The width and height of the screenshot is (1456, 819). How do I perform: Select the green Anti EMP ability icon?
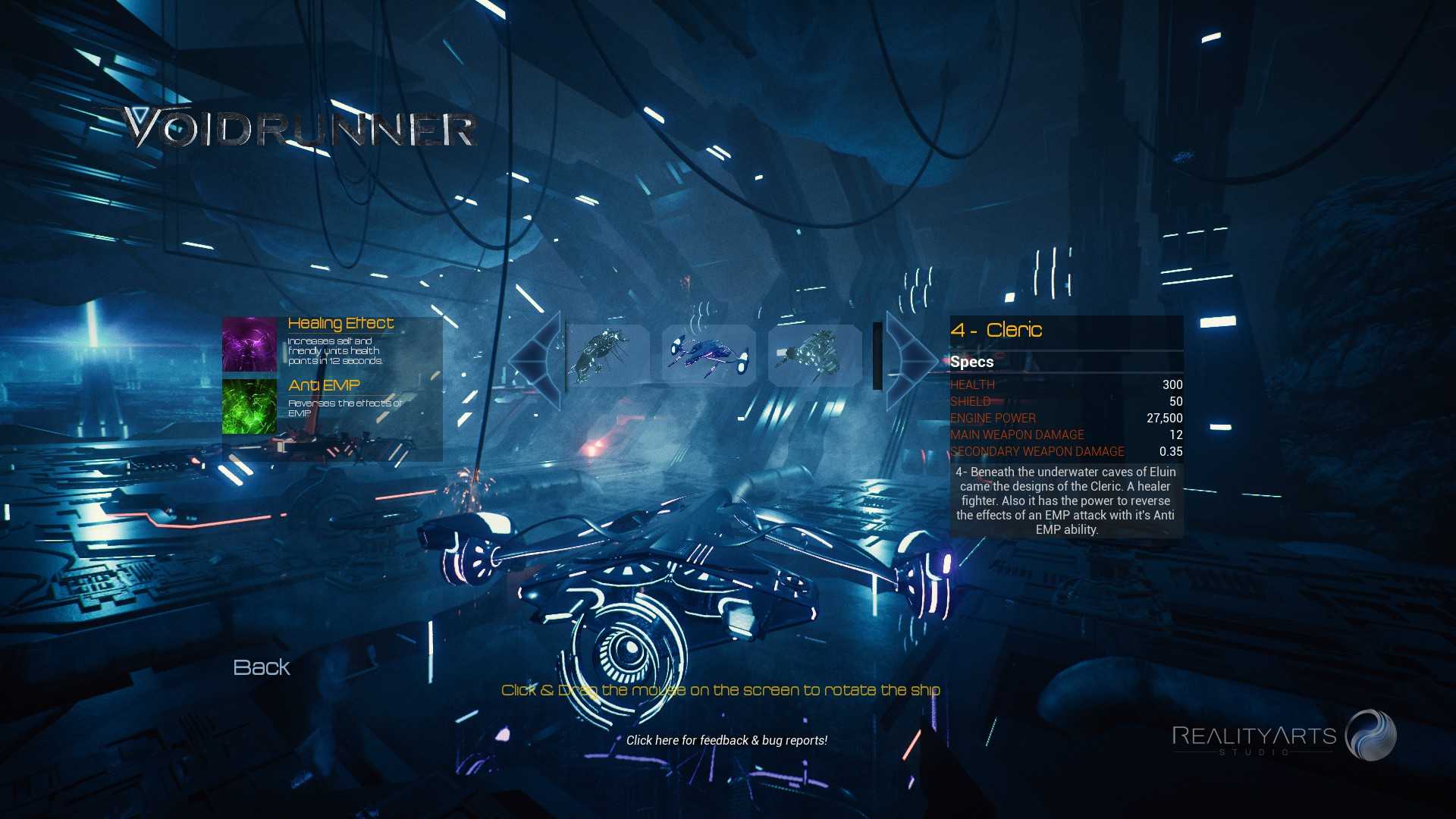click(249, 406)
